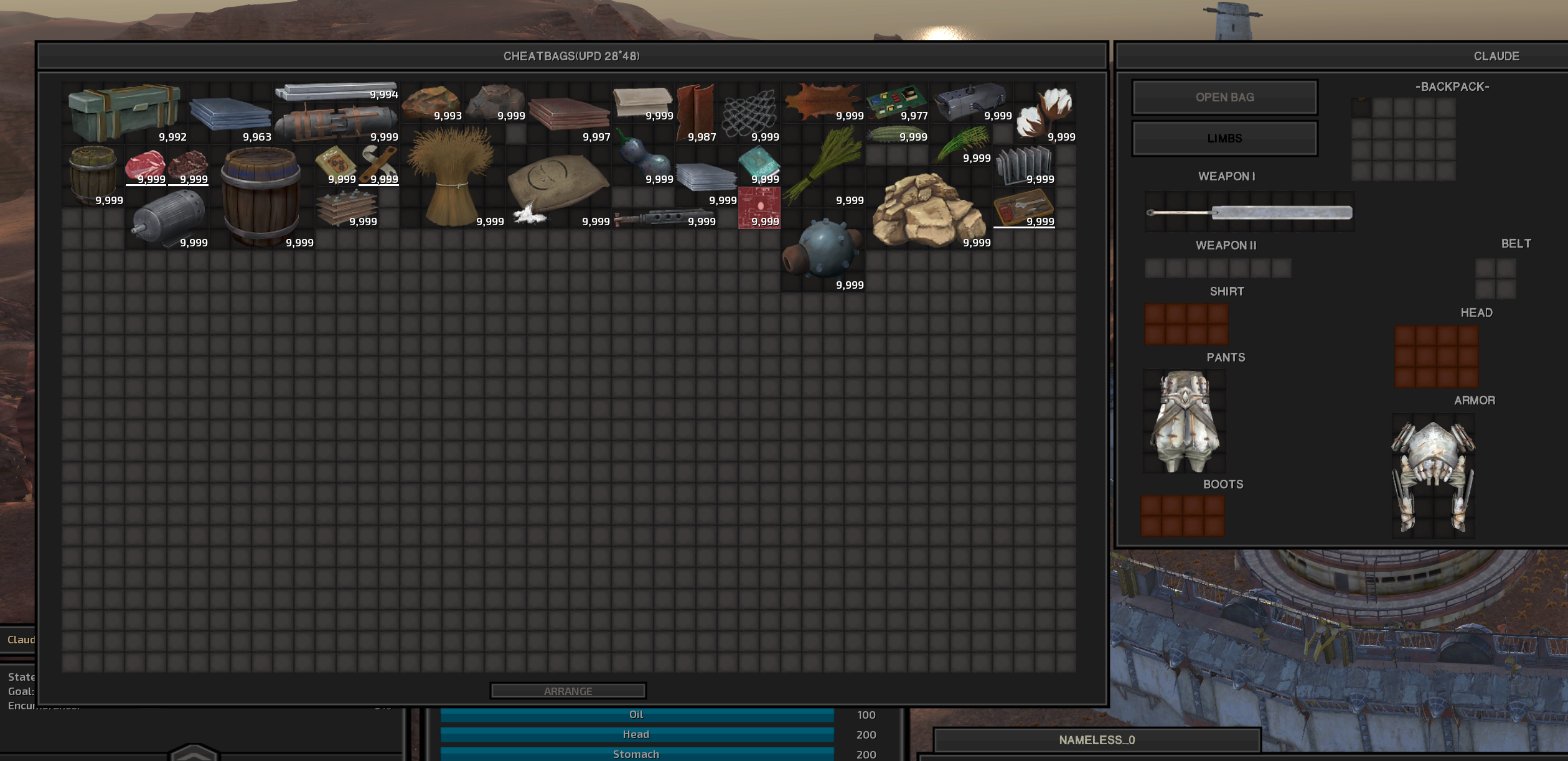The image size is (1568, 761).
Task: Arrange the inventory items
Action: [568, 691]
